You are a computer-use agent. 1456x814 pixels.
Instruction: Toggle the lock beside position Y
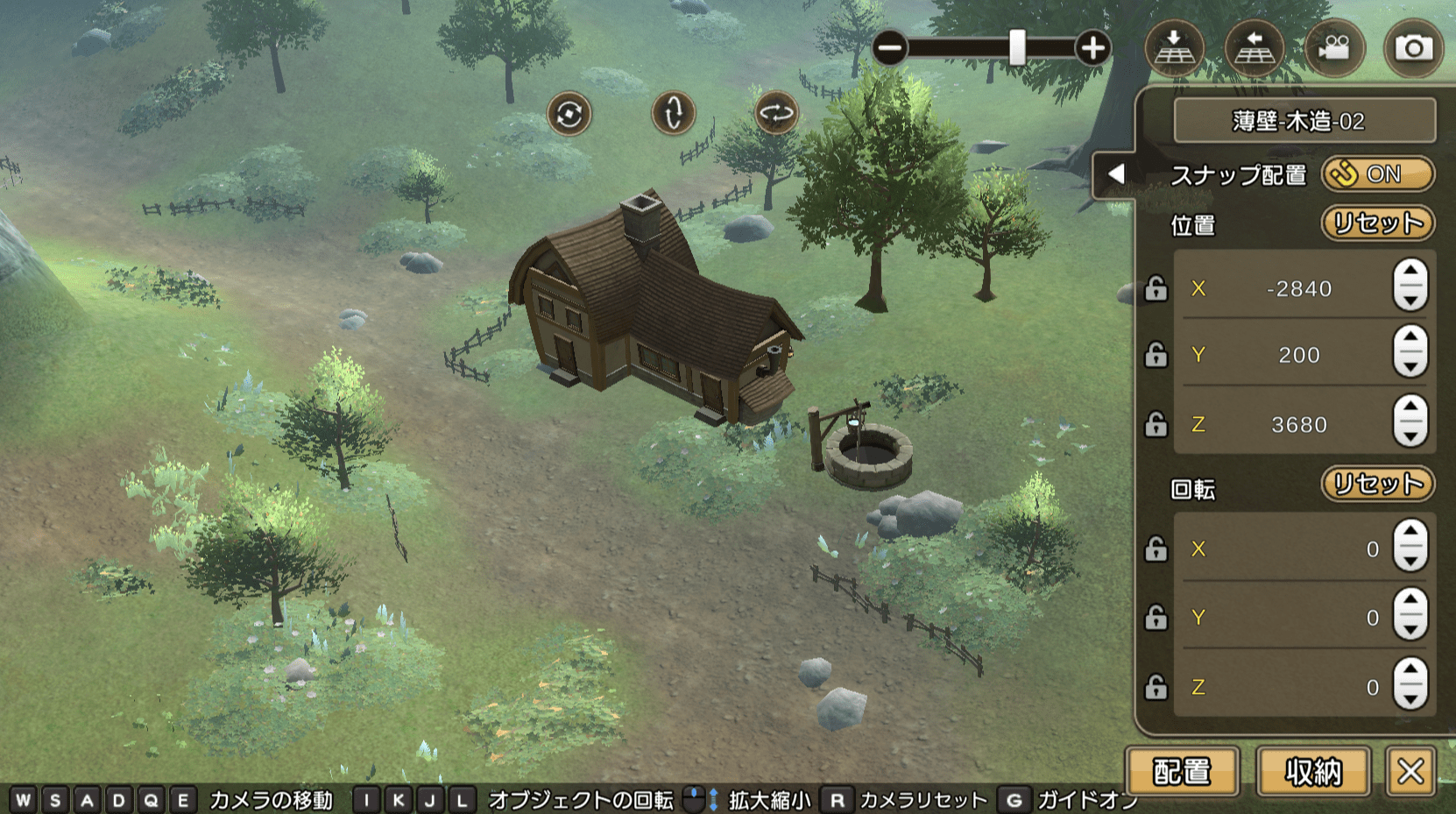point(1156,355)
